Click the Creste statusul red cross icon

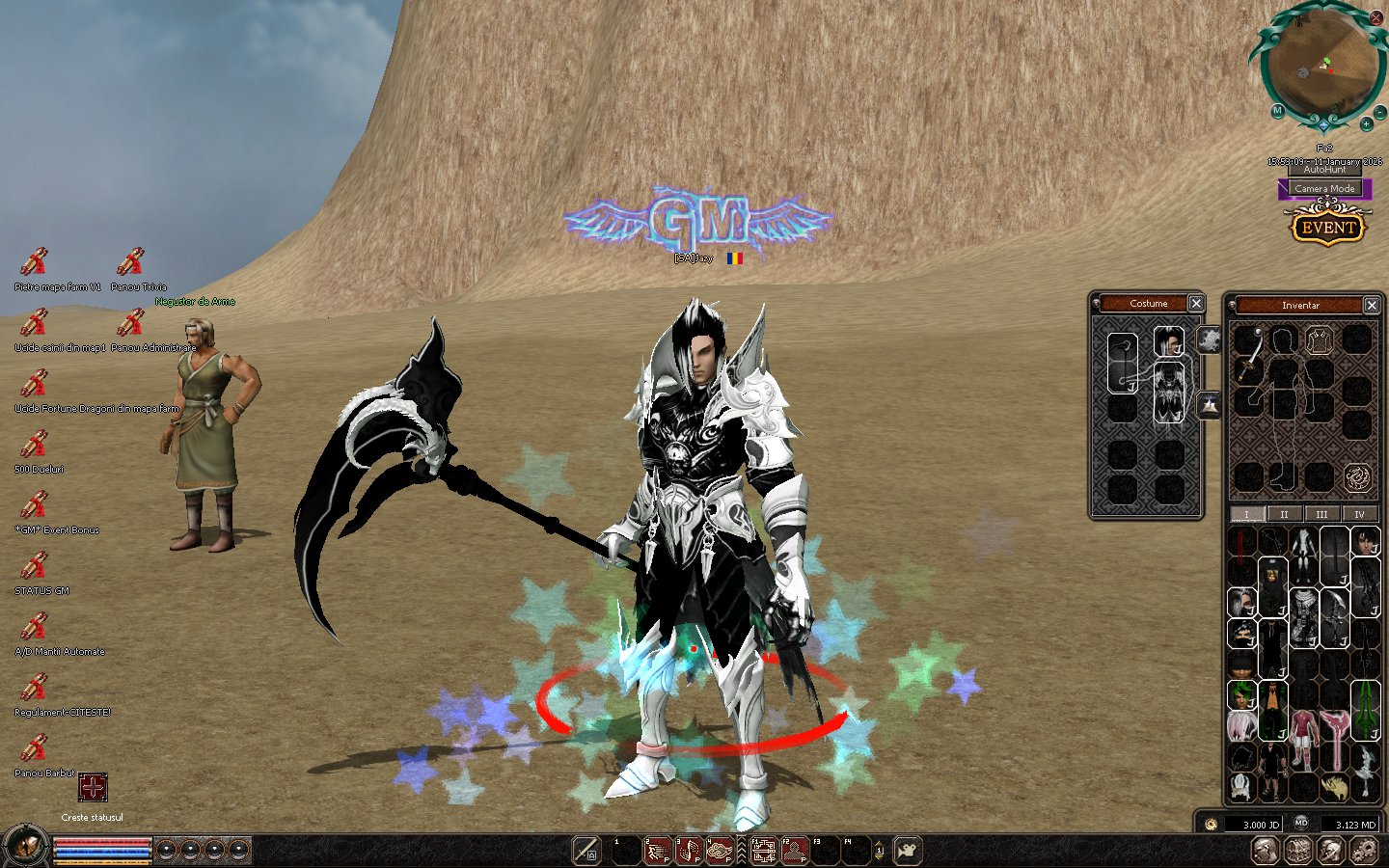coord(93,787)
